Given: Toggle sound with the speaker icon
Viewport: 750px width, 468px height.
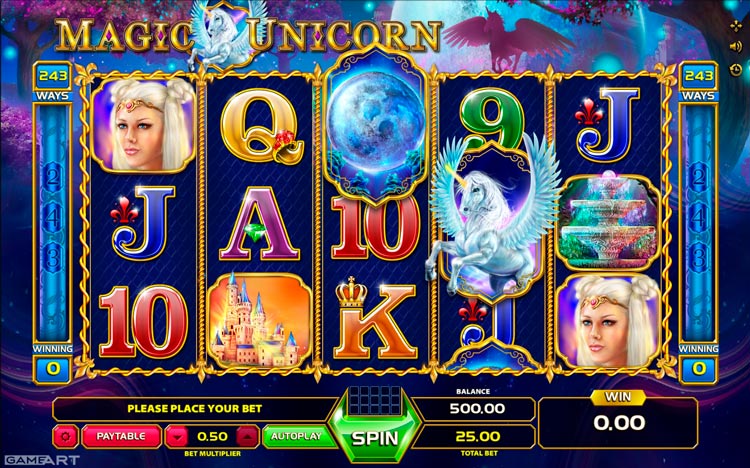Looking at the screenshot, I should [738, 44].
